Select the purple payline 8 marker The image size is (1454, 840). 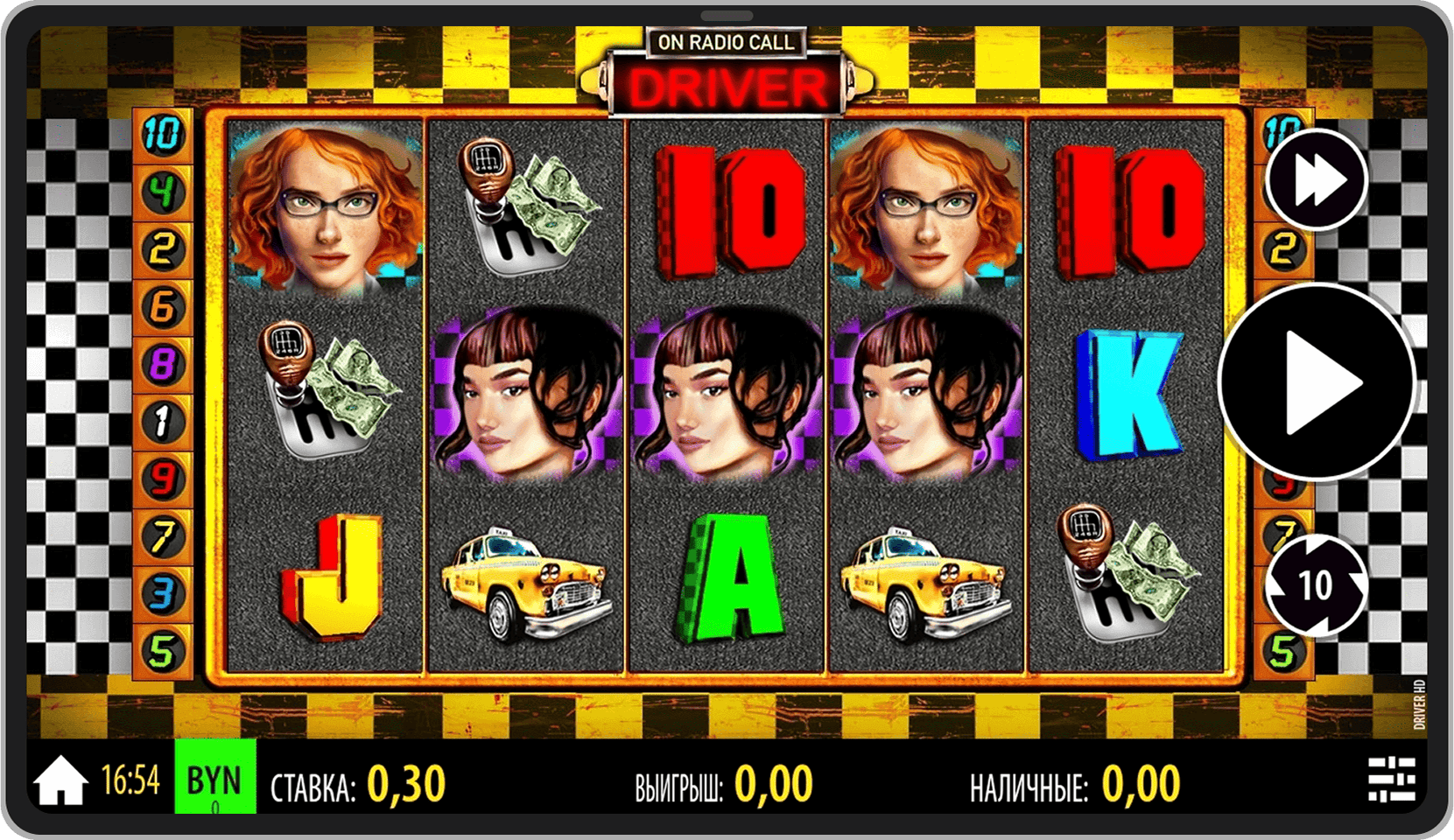163,364
